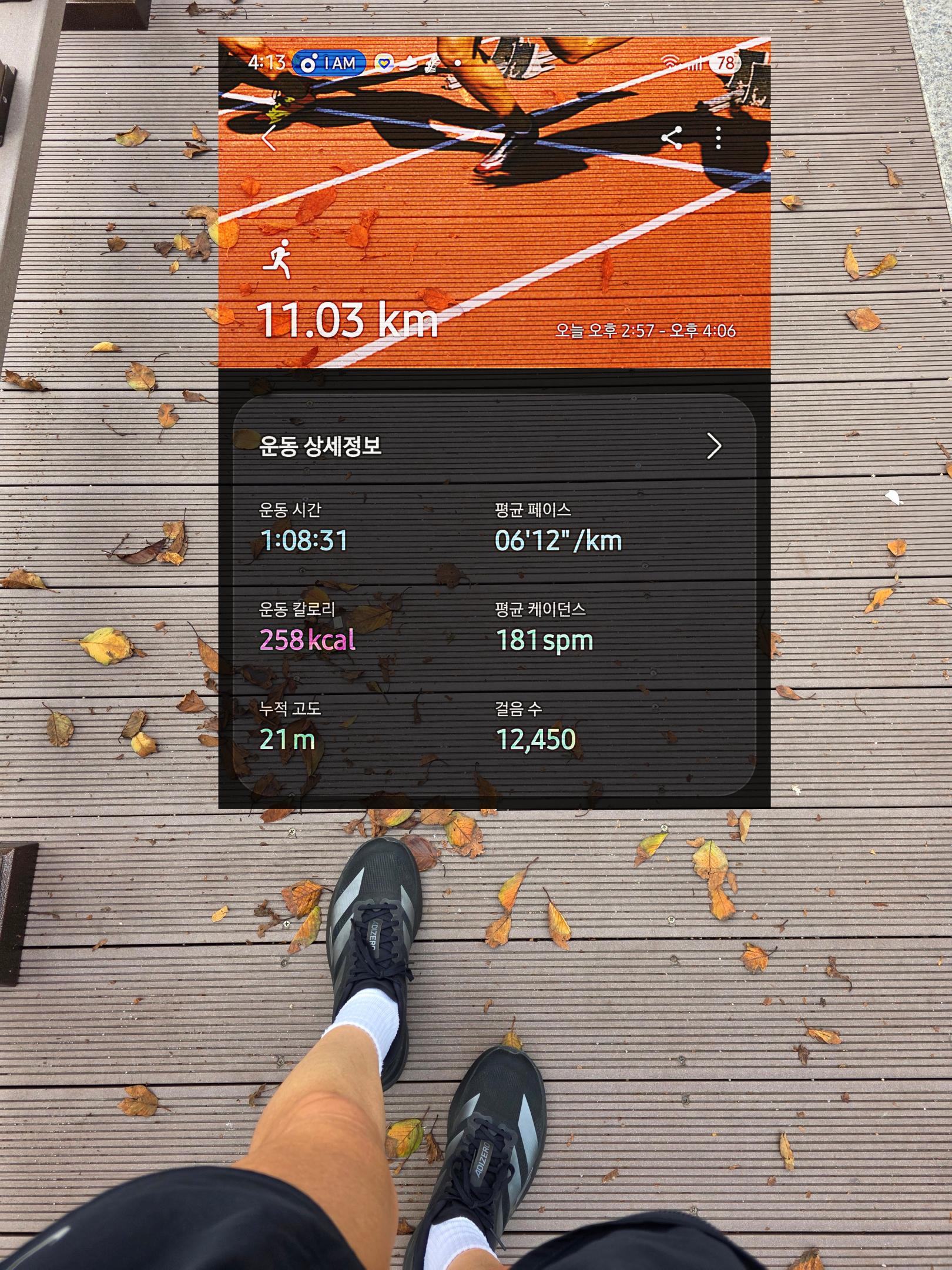This screenshot has height=1270, width=952.
Task: Tap the I AM status bar pill
Action: tap(329, 63)
